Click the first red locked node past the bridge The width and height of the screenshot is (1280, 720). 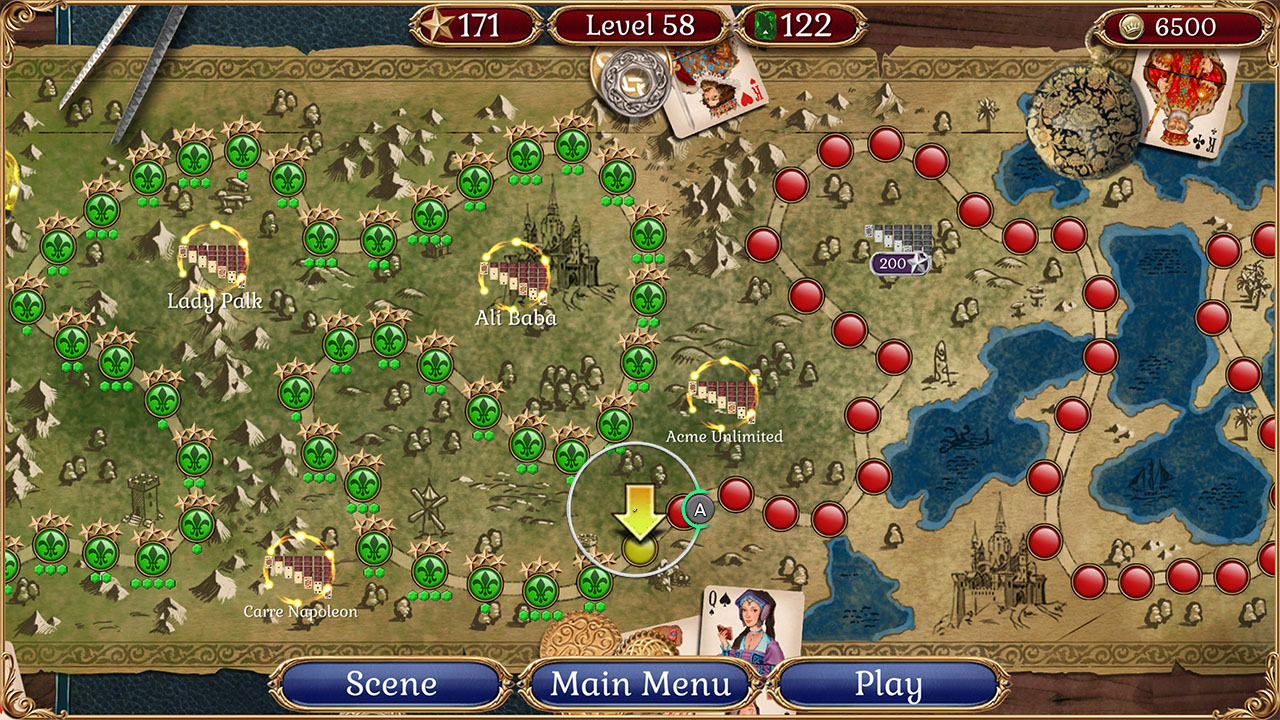(x=735, y=495)
